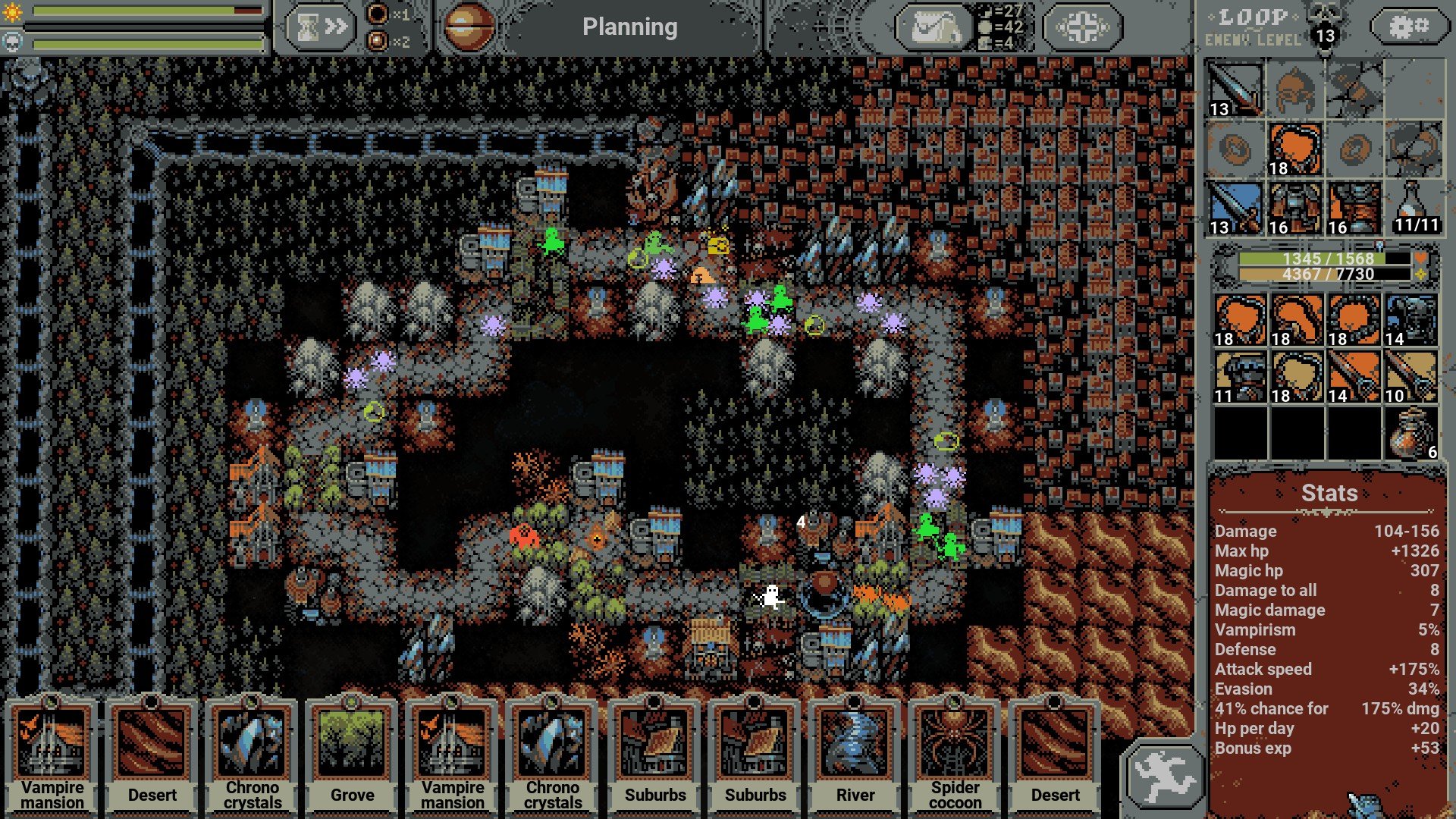1456x819 pixels.
Task: Select the level 11 armor in inventory
Action: tap(1240, 376)
